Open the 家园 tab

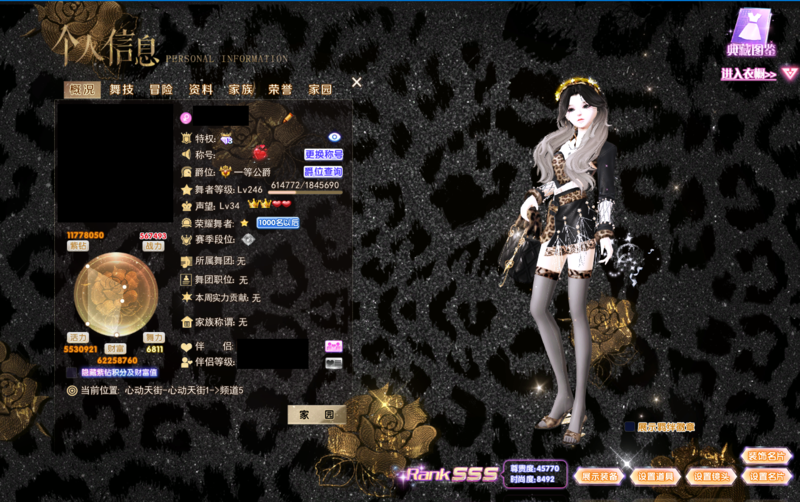tap(320, 90)
